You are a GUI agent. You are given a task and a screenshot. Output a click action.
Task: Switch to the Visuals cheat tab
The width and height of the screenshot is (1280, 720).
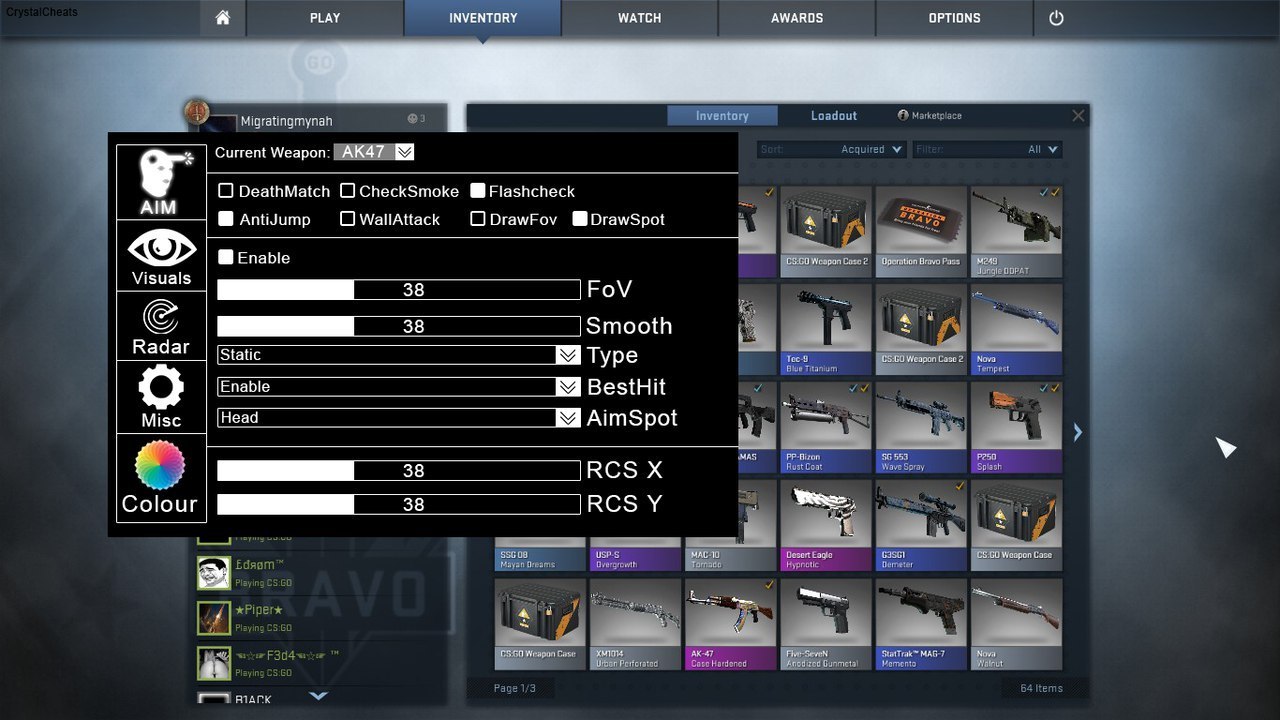tap(161, 256)
